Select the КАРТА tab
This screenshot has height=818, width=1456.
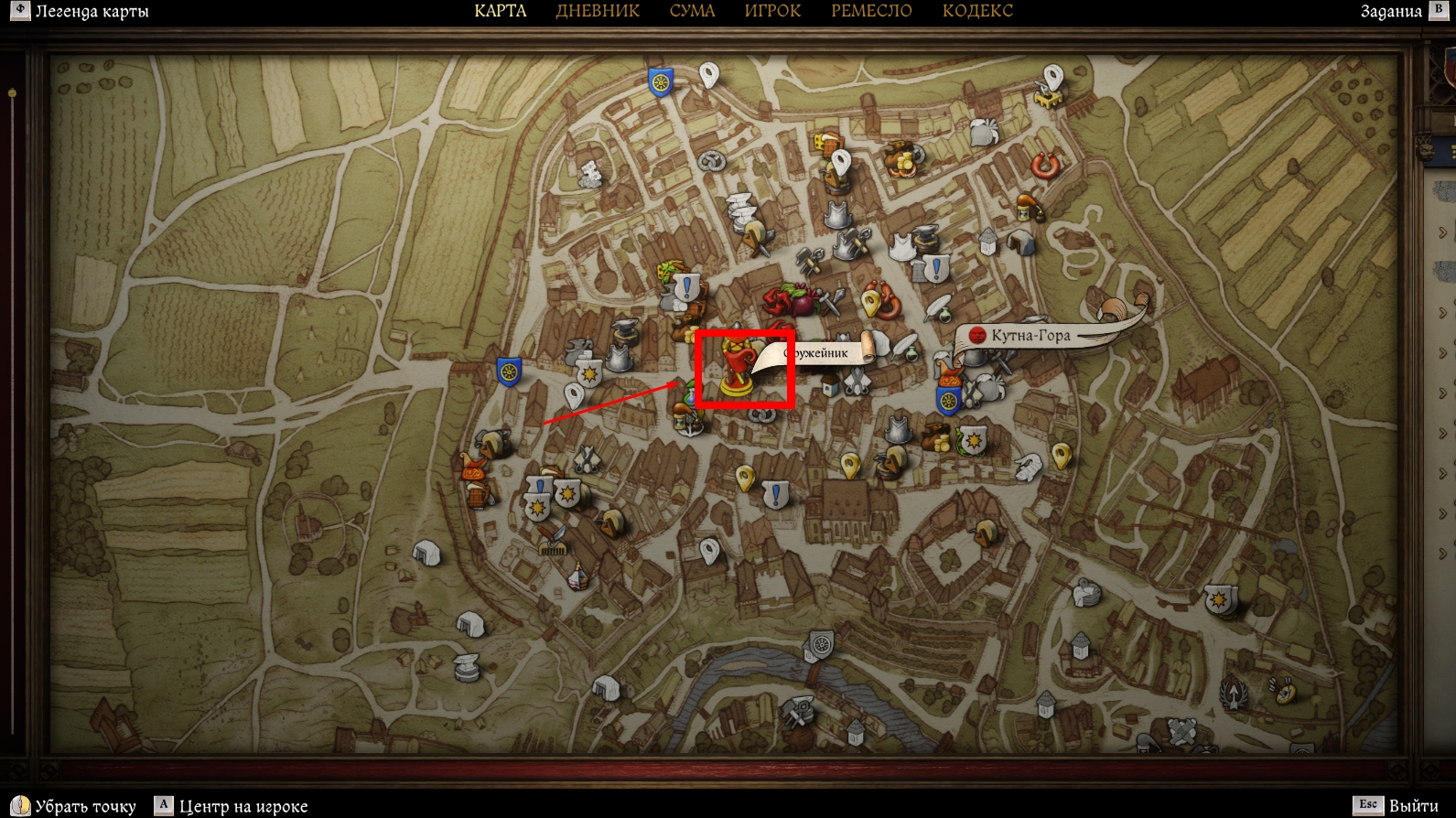point(500,11)
